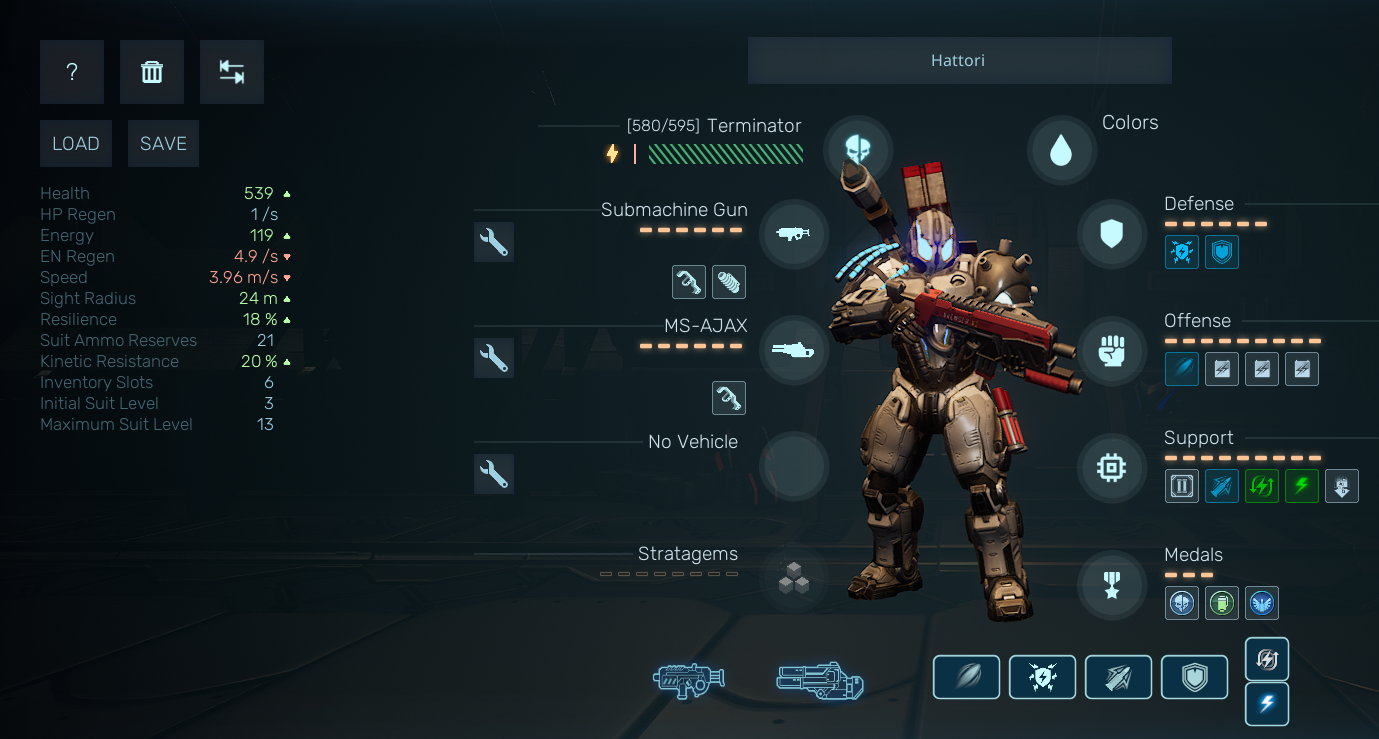The width and height of the screenshot is (1379, 739).
Task: Save the current loadout
Action: [163, 144]
